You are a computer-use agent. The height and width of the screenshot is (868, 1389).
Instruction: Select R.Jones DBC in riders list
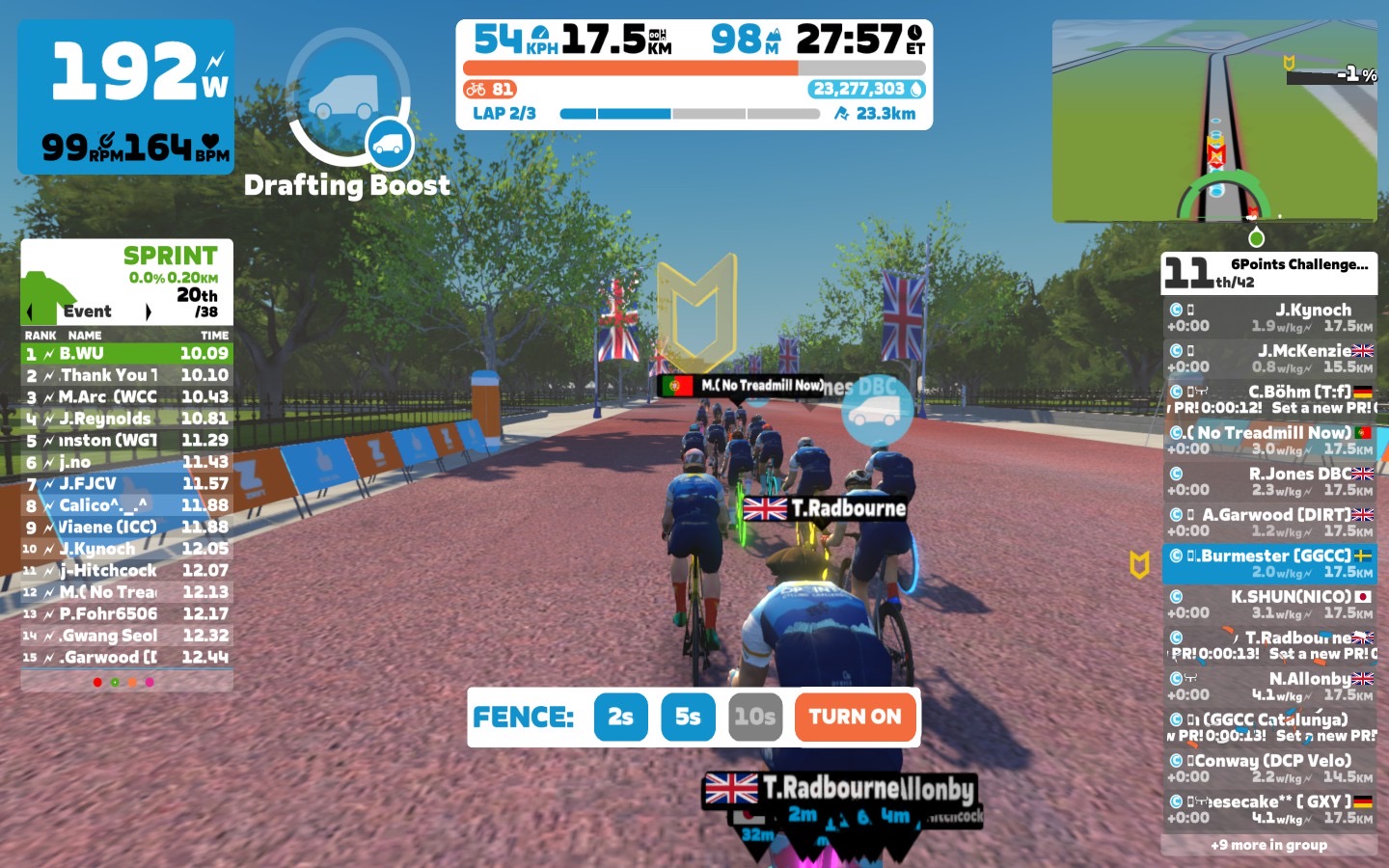[x=1269, y=481]
